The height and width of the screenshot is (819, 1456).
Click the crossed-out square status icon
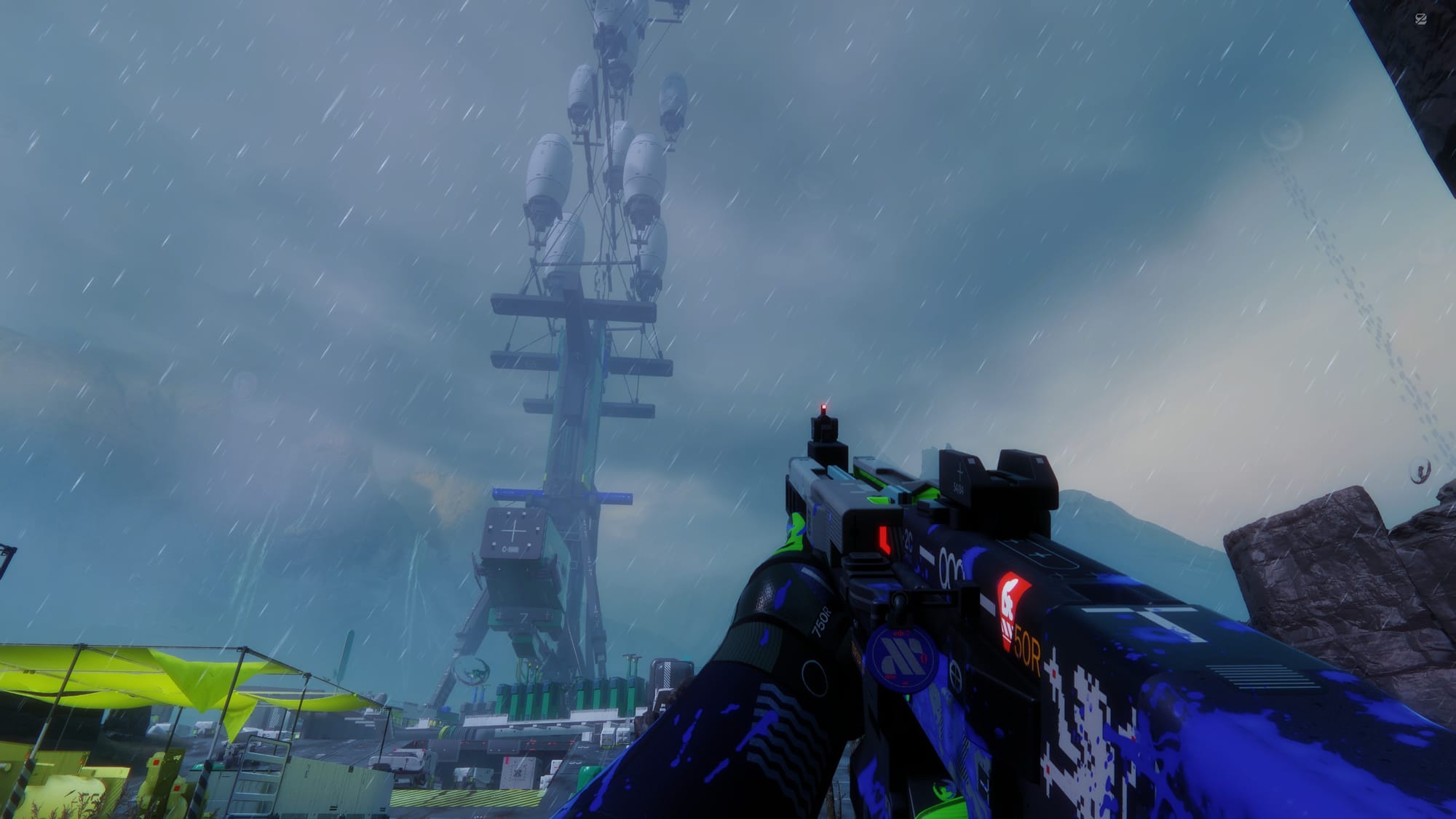(1420, 20)
